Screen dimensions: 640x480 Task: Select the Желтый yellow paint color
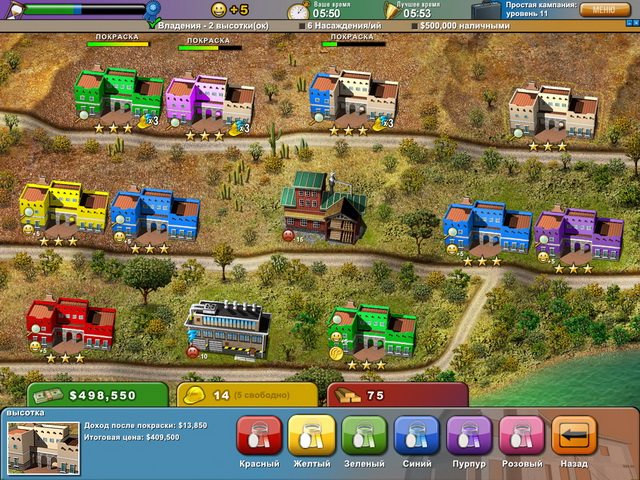[x=312, y=437]
